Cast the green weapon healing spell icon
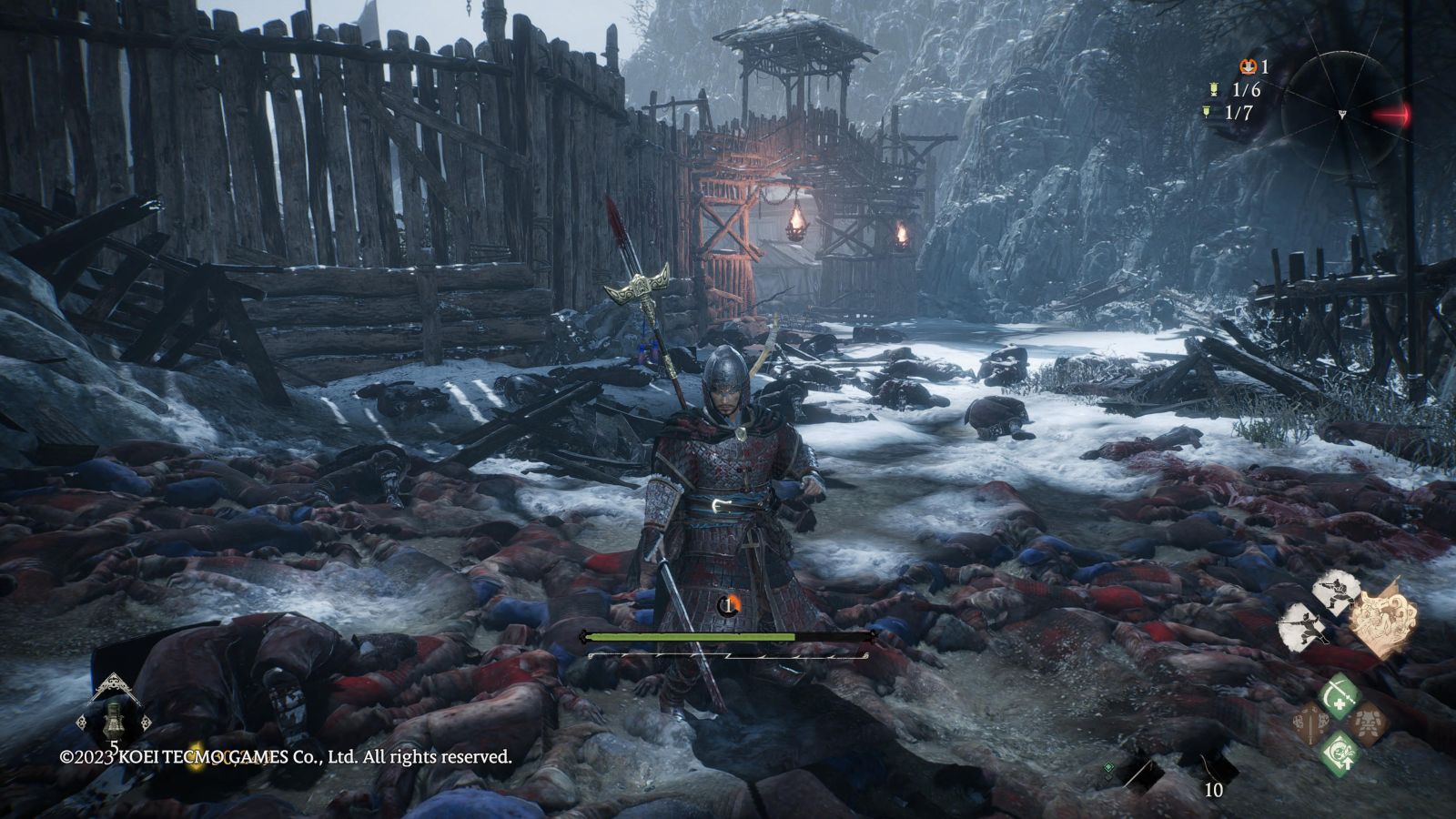 click(1339, 695)
